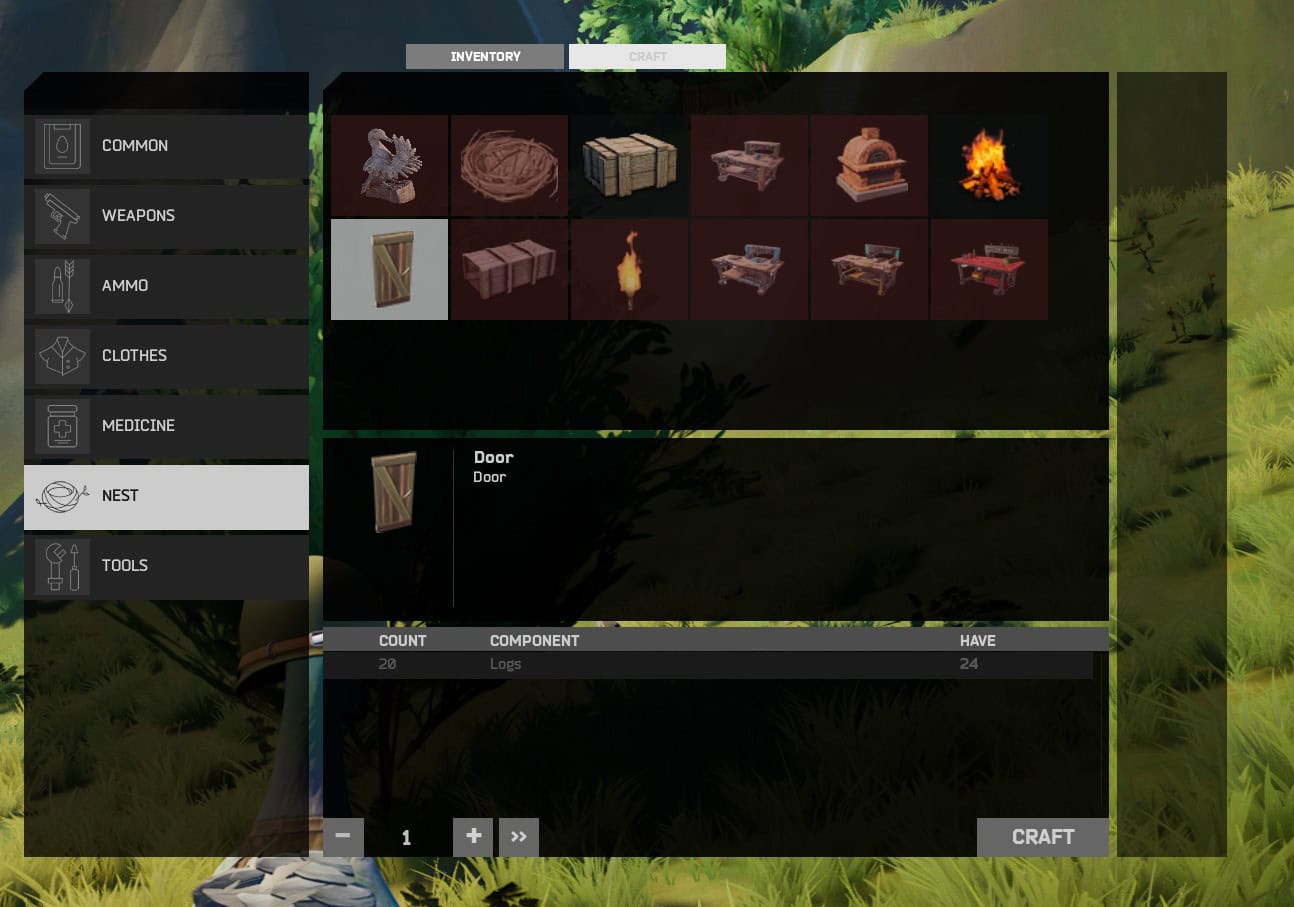The height and width of the screenshot is (907, 1294).
Task: Click the Tools category wrench icon
Action: tap(62, 565)
